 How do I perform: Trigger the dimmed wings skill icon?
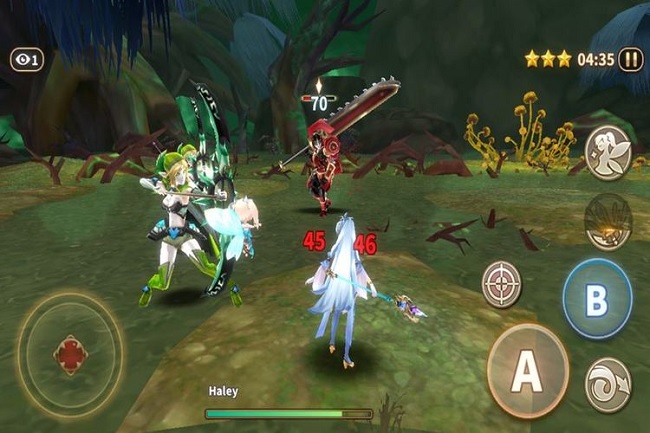click(608, 221)
